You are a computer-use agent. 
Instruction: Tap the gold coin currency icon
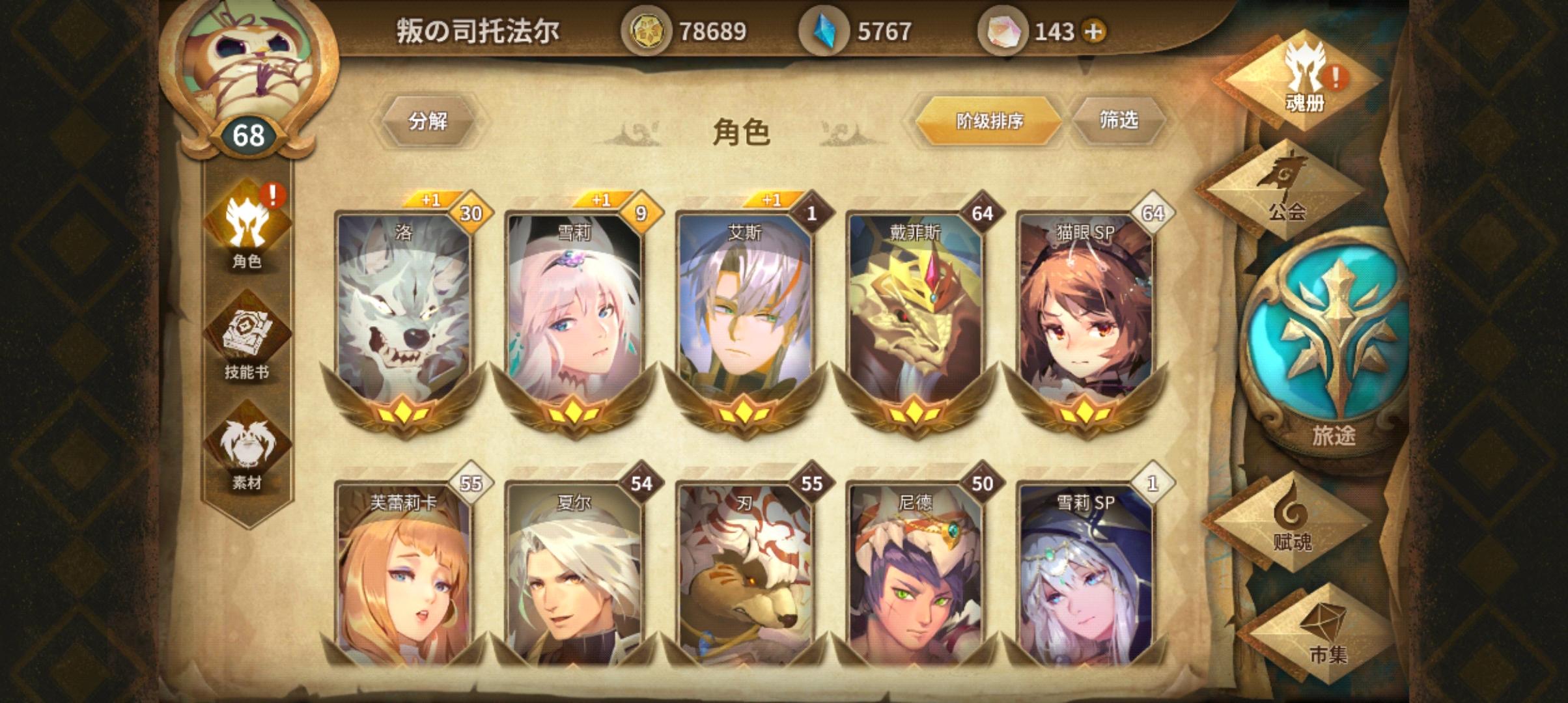pyautogui.click(x=647, y=29)
